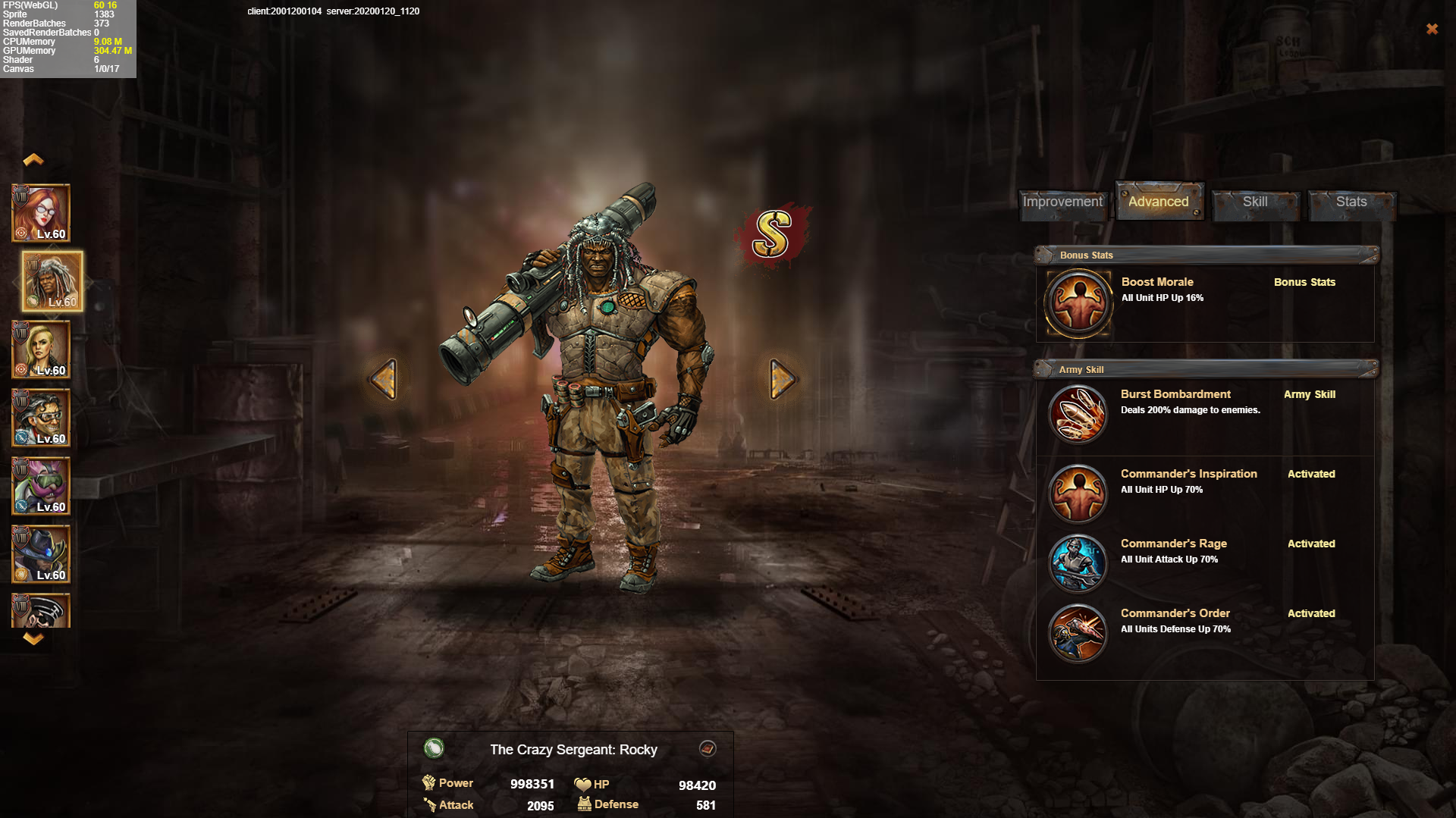Show the Stats tab
Screen dimensions: 1456x818
[x=1351, y=202]
